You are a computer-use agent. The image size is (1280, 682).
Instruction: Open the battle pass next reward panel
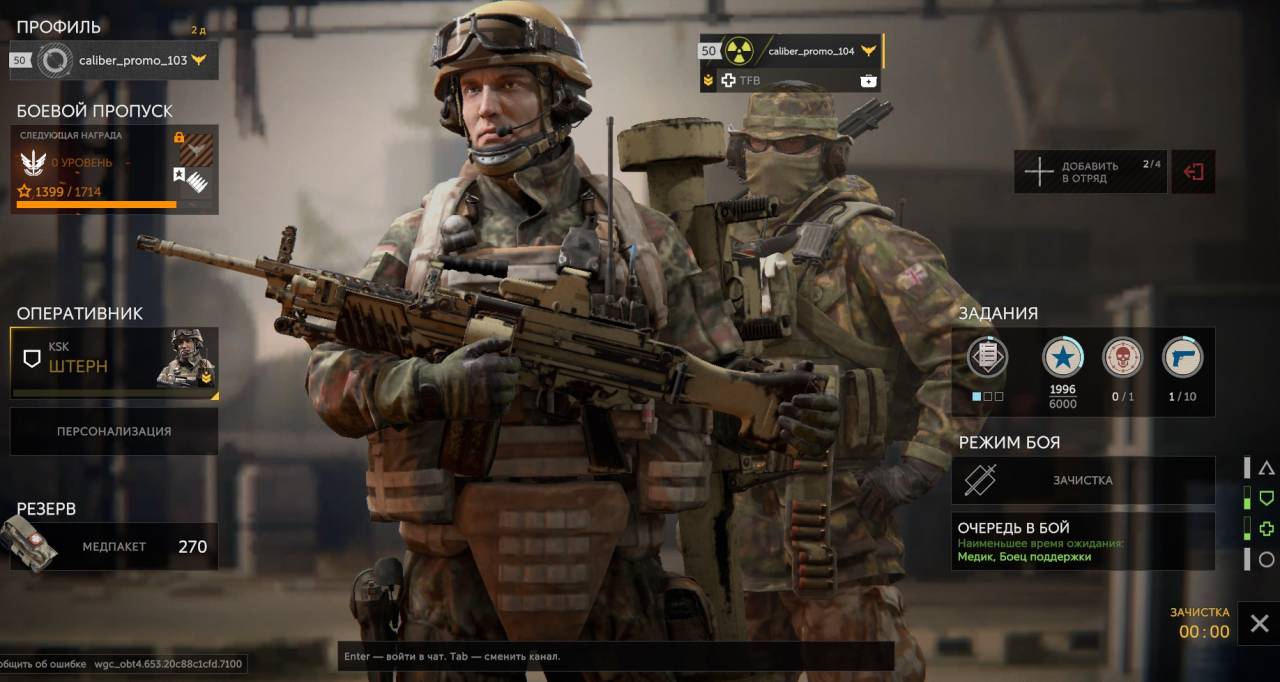coord(116,170)
